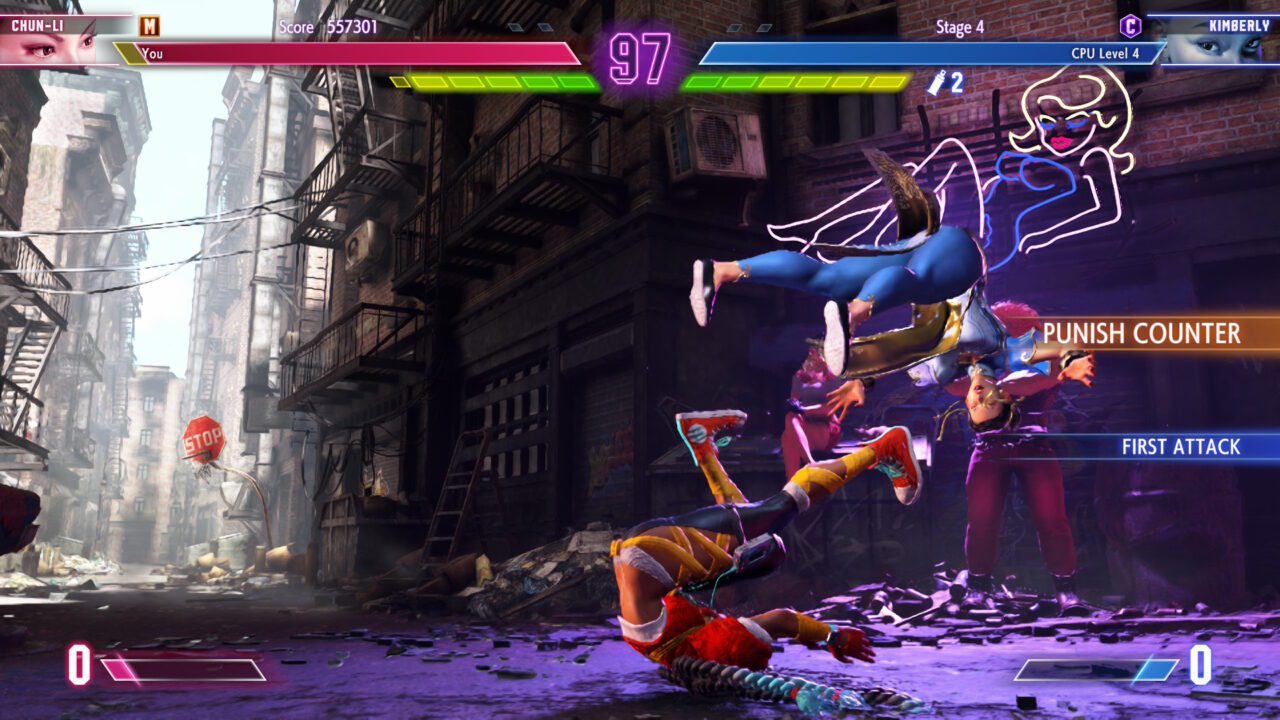Click the purple C control type badge
Image resolution: width=1280 pixels, height=720 pixels.
[x=1130, y=26]
